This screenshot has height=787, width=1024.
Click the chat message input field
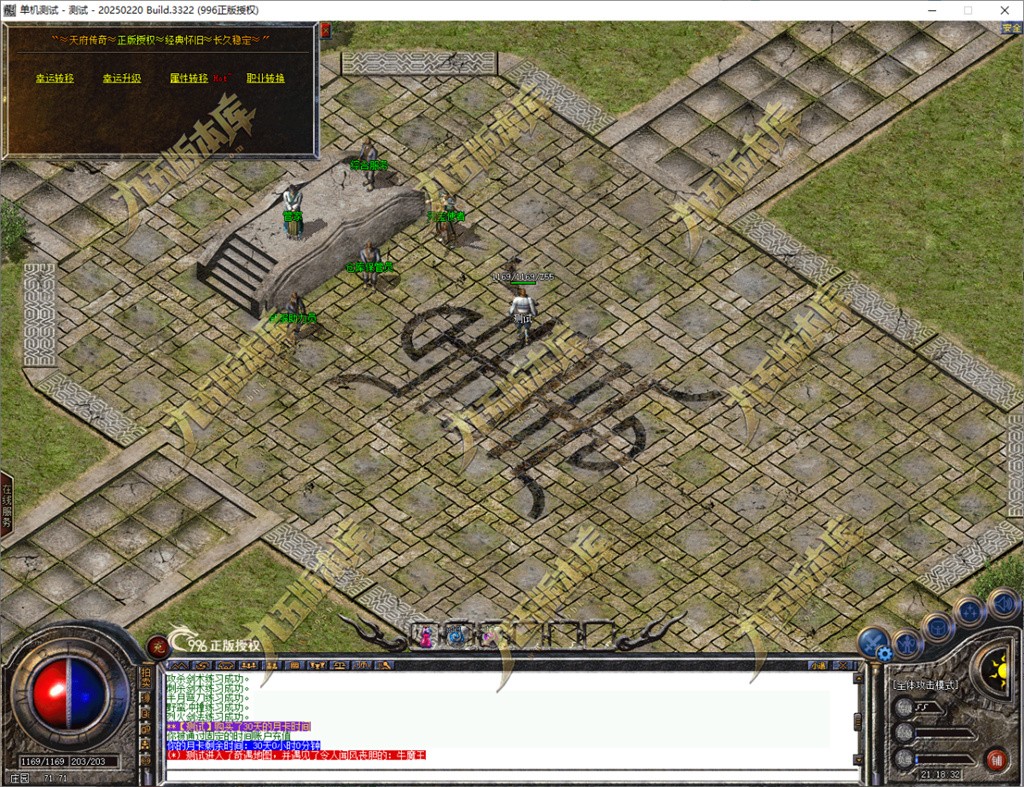500,775
